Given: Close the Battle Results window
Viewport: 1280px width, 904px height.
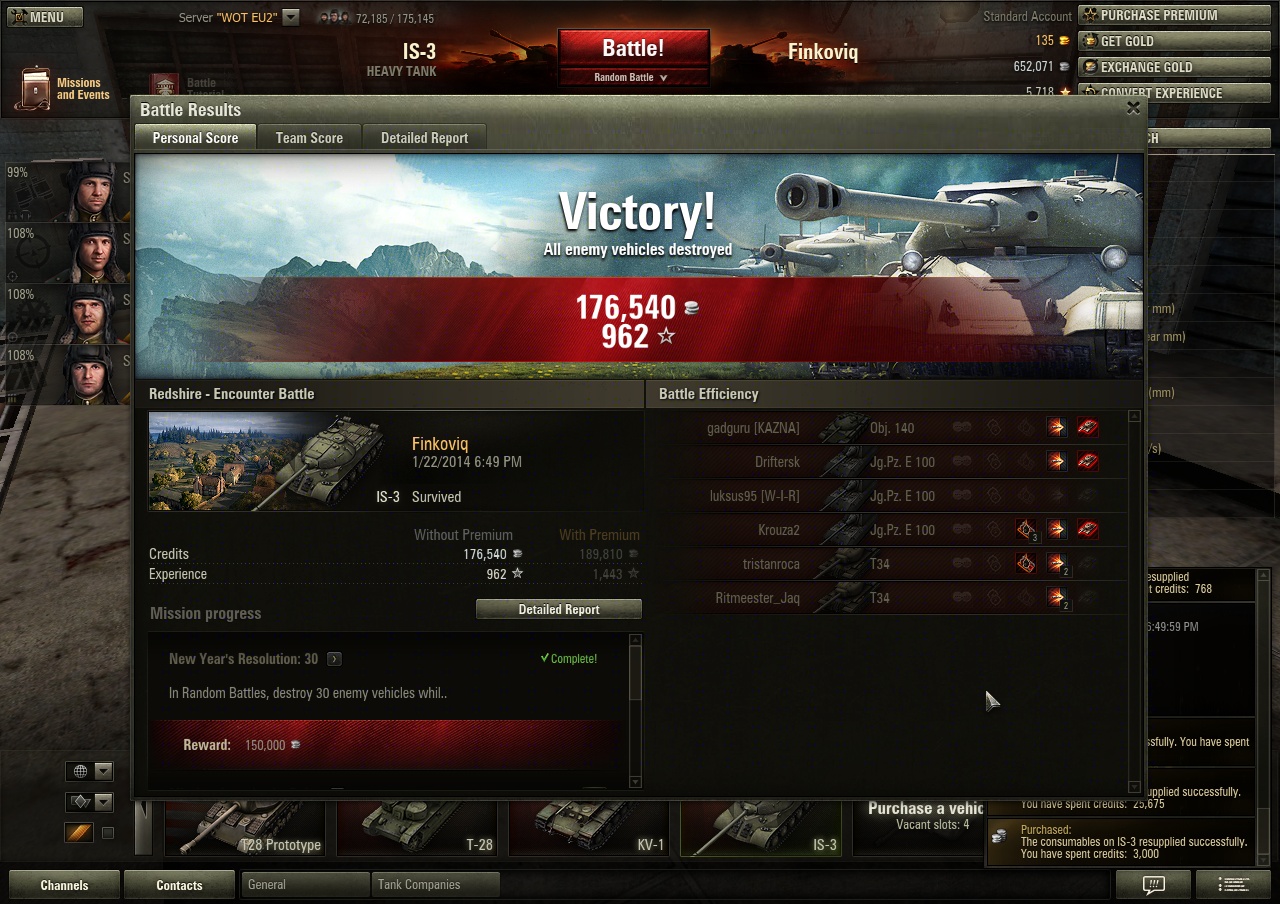Looking at the screenshot, I should click(1133, 108).
